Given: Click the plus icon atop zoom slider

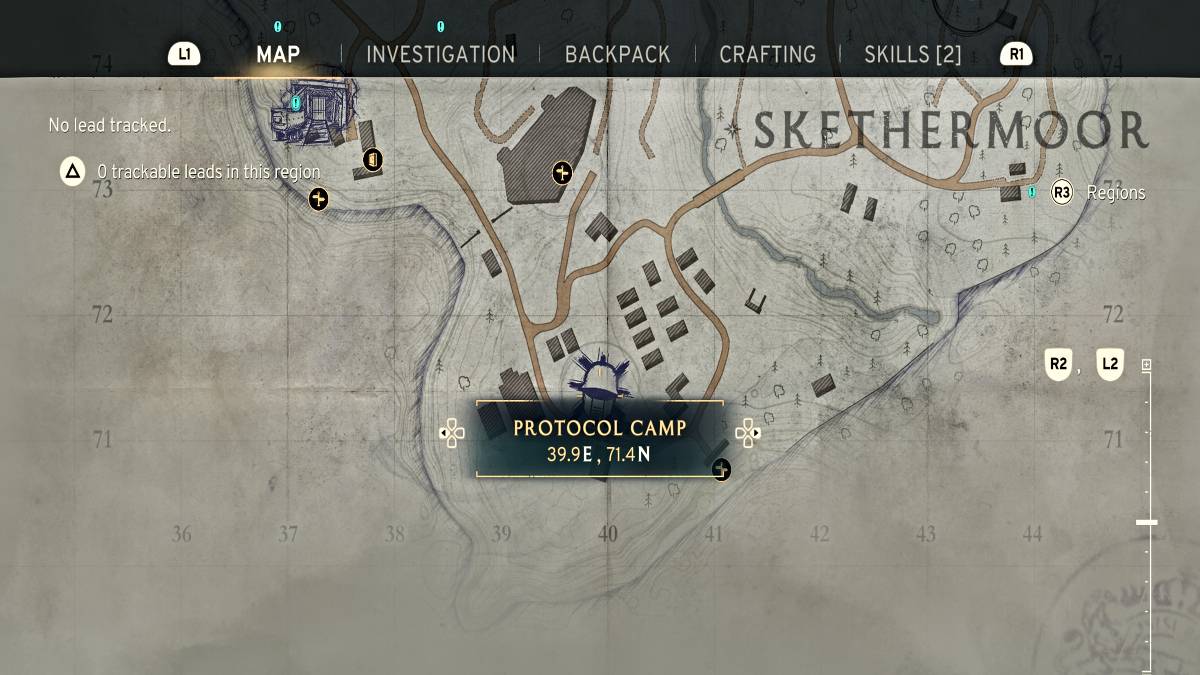Looking at the screenshot, I should tap(1146, 365).
